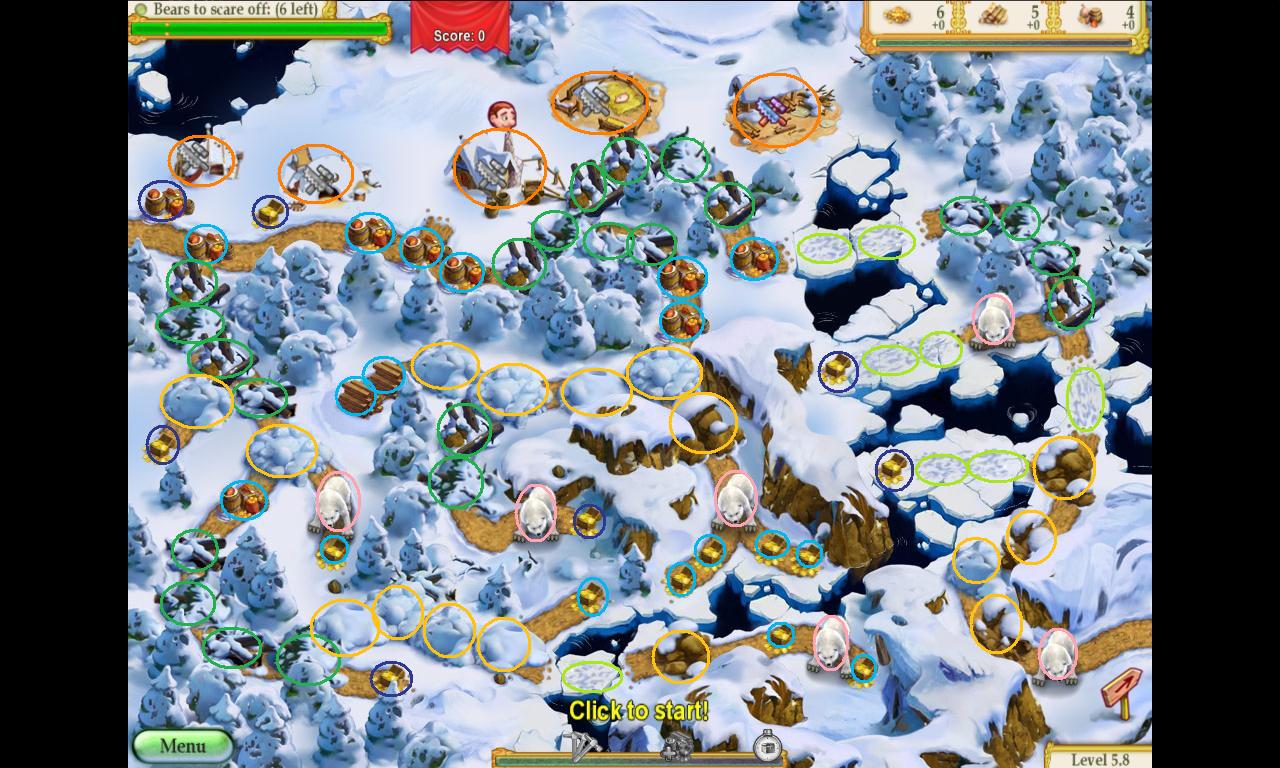Activate the extra worker bonus icon
The width and height of the screenshot is (1280, 768).
point(677,745)
